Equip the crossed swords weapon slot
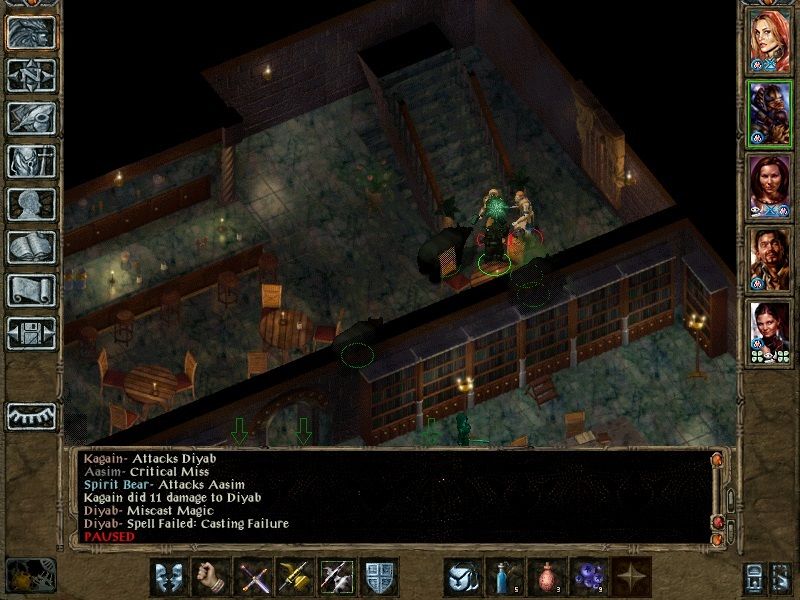The height and width of the screenshot is (600, 800). (x=252, y=577)
